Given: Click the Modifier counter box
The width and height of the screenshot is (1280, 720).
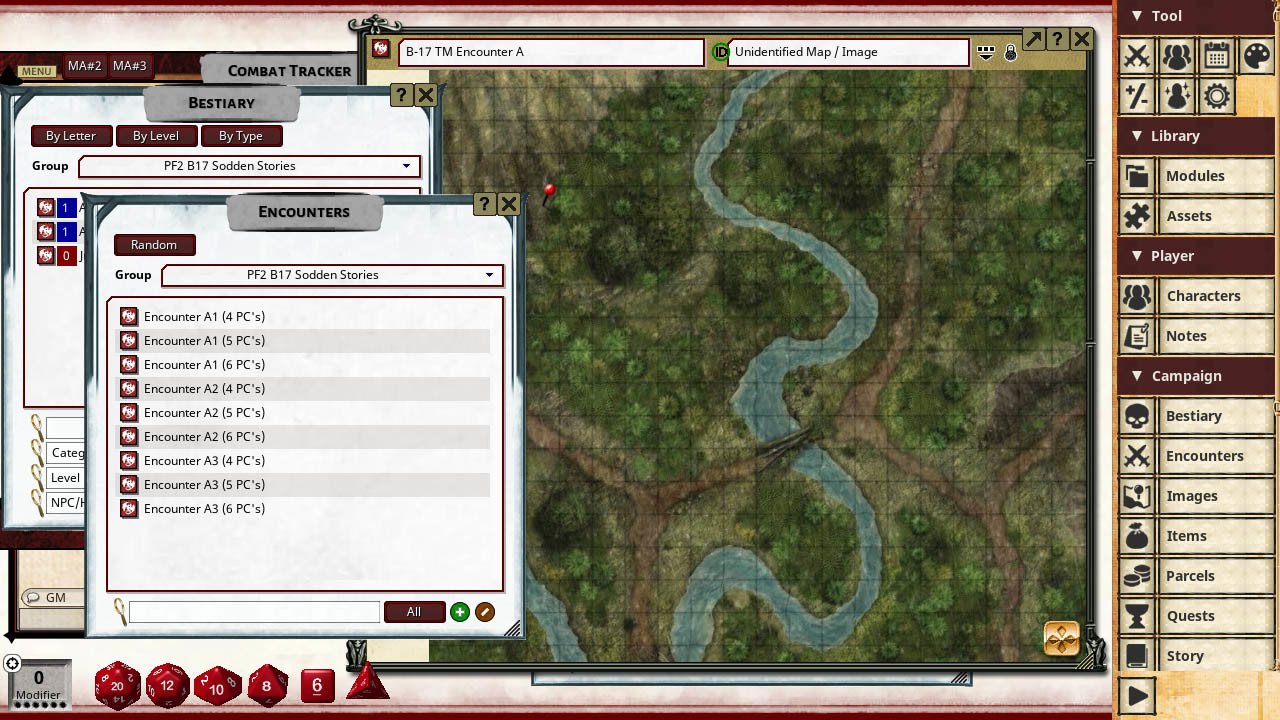Looking at the screenshot, I should tap(38, 684).
